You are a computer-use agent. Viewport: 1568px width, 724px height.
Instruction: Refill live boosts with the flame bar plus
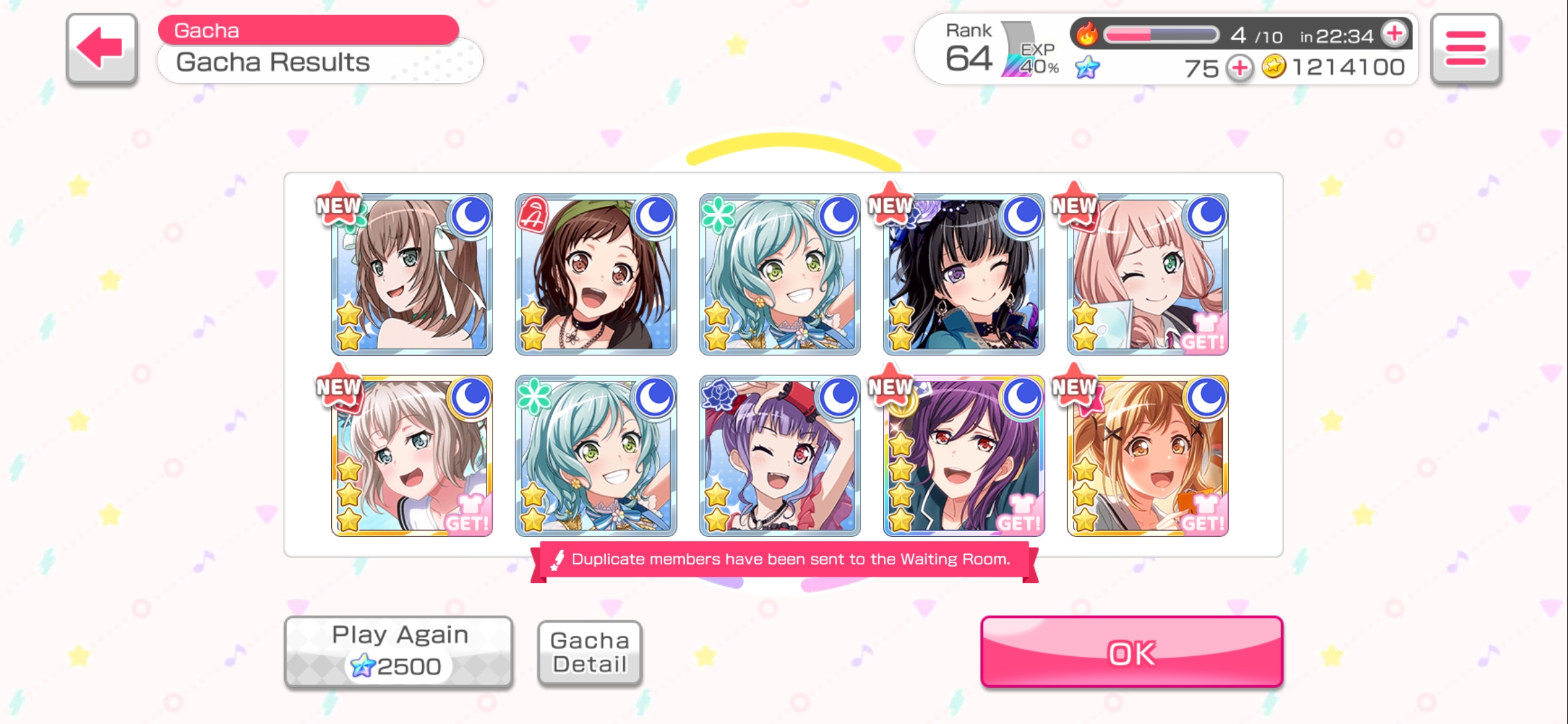click(1395, 34)
